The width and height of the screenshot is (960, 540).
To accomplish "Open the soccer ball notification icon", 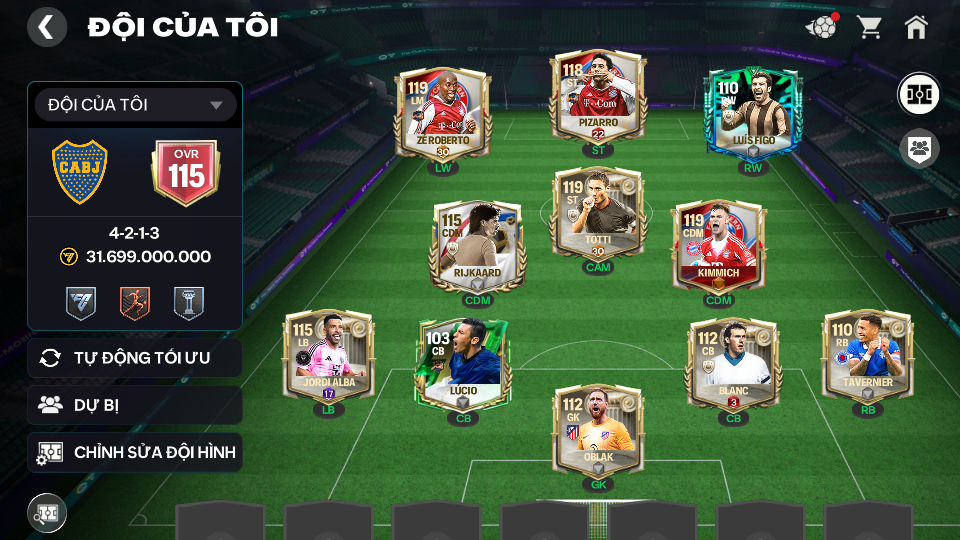I will [x=821, y=27].
